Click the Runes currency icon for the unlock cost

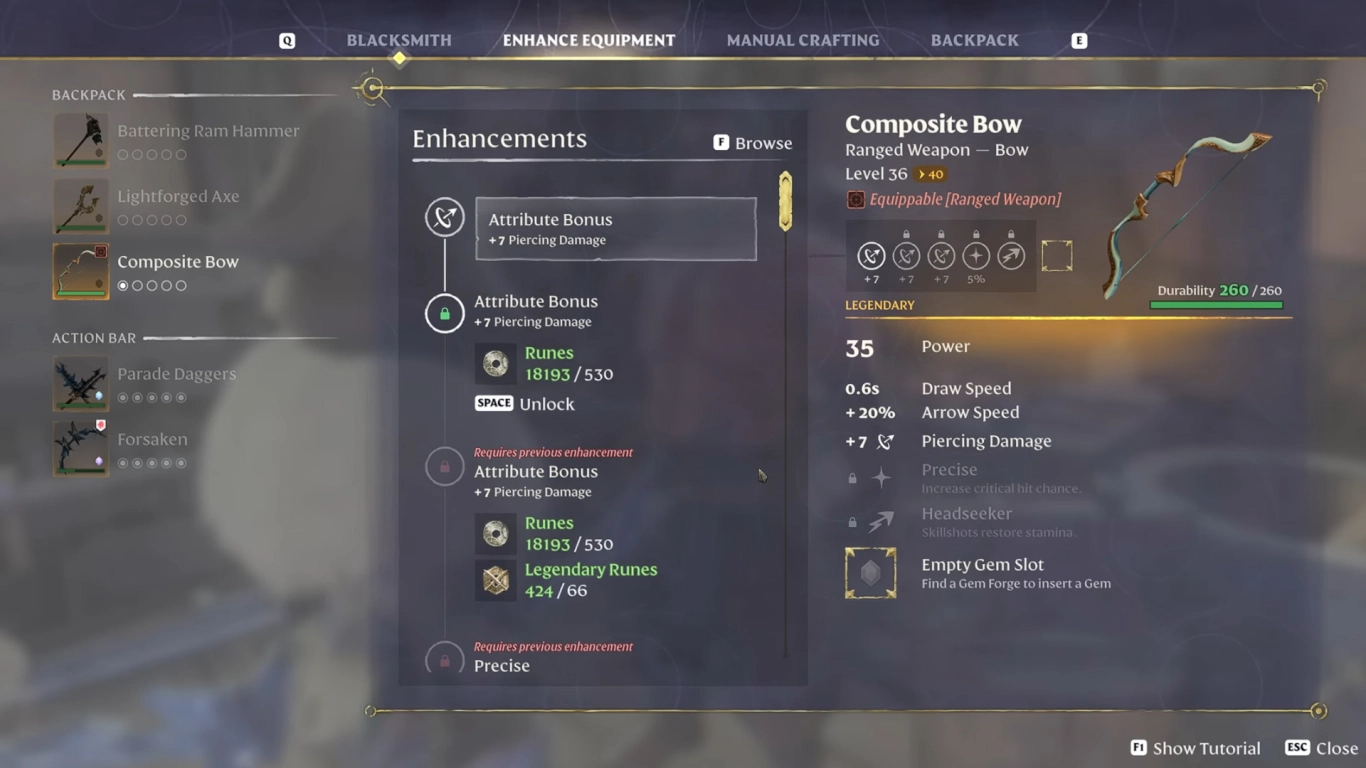[495, 364]
